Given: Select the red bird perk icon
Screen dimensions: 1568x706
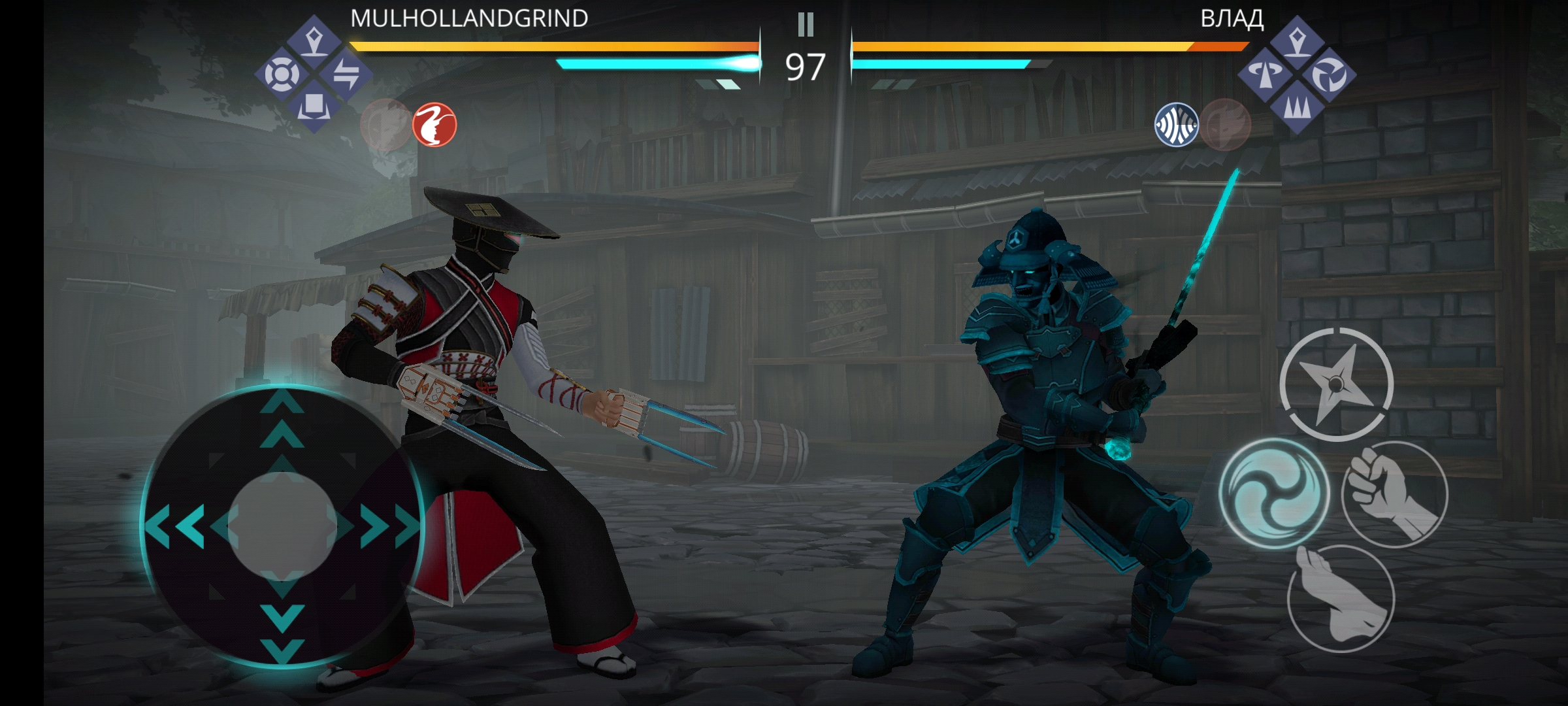Looking at the screenshot, I should point(434,124).
